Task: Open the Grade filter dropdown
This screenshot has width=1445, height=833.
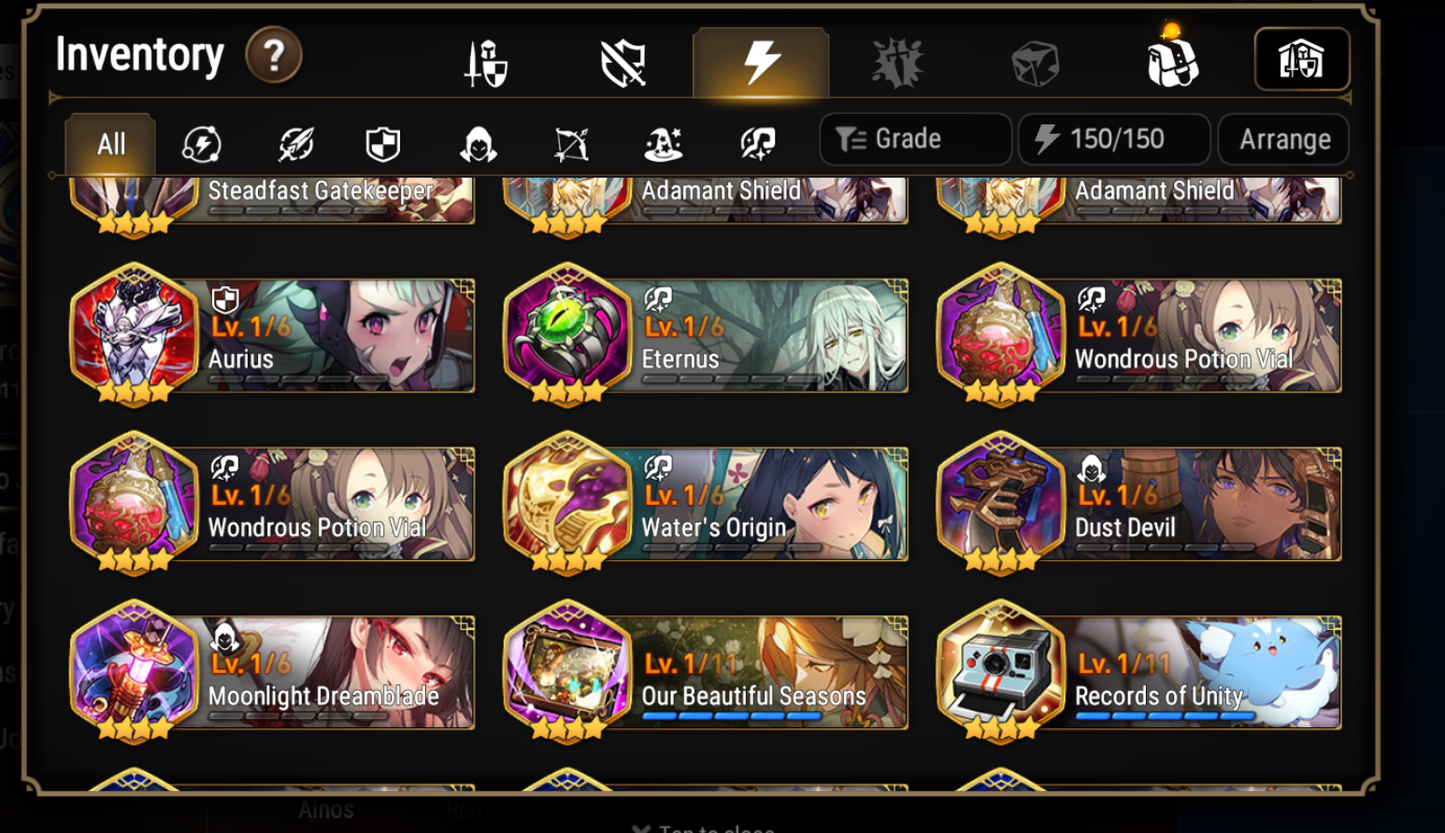Action: tap(913, 139)
